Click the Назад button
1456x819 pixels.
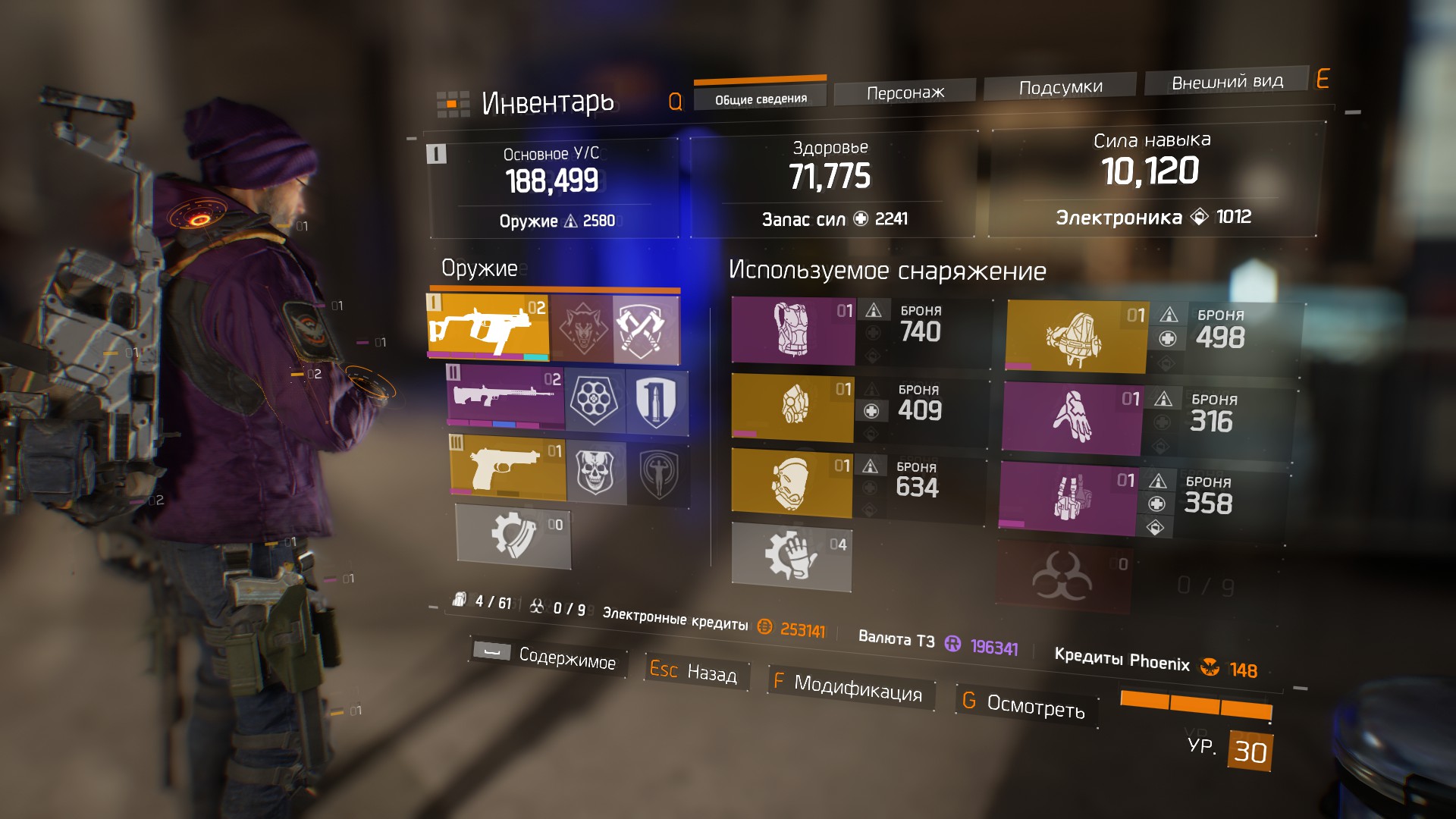pos(694,671)
